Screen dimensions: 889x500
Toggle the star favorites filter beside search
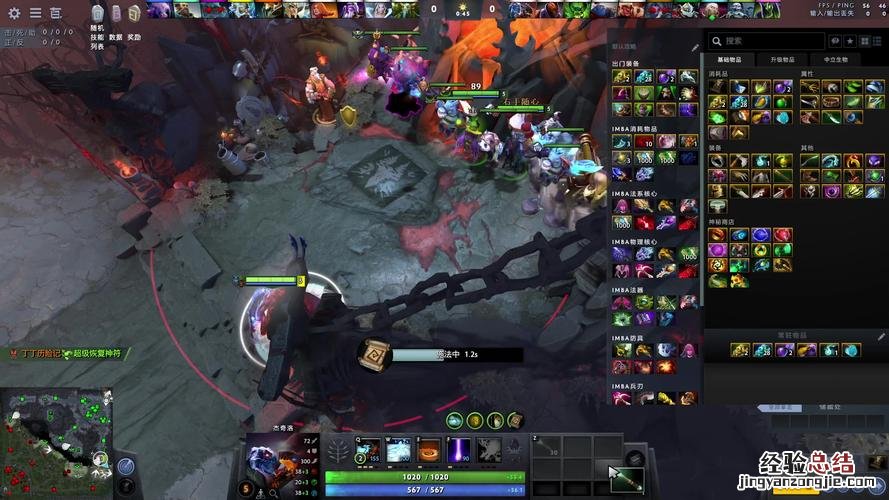[850, 41]
